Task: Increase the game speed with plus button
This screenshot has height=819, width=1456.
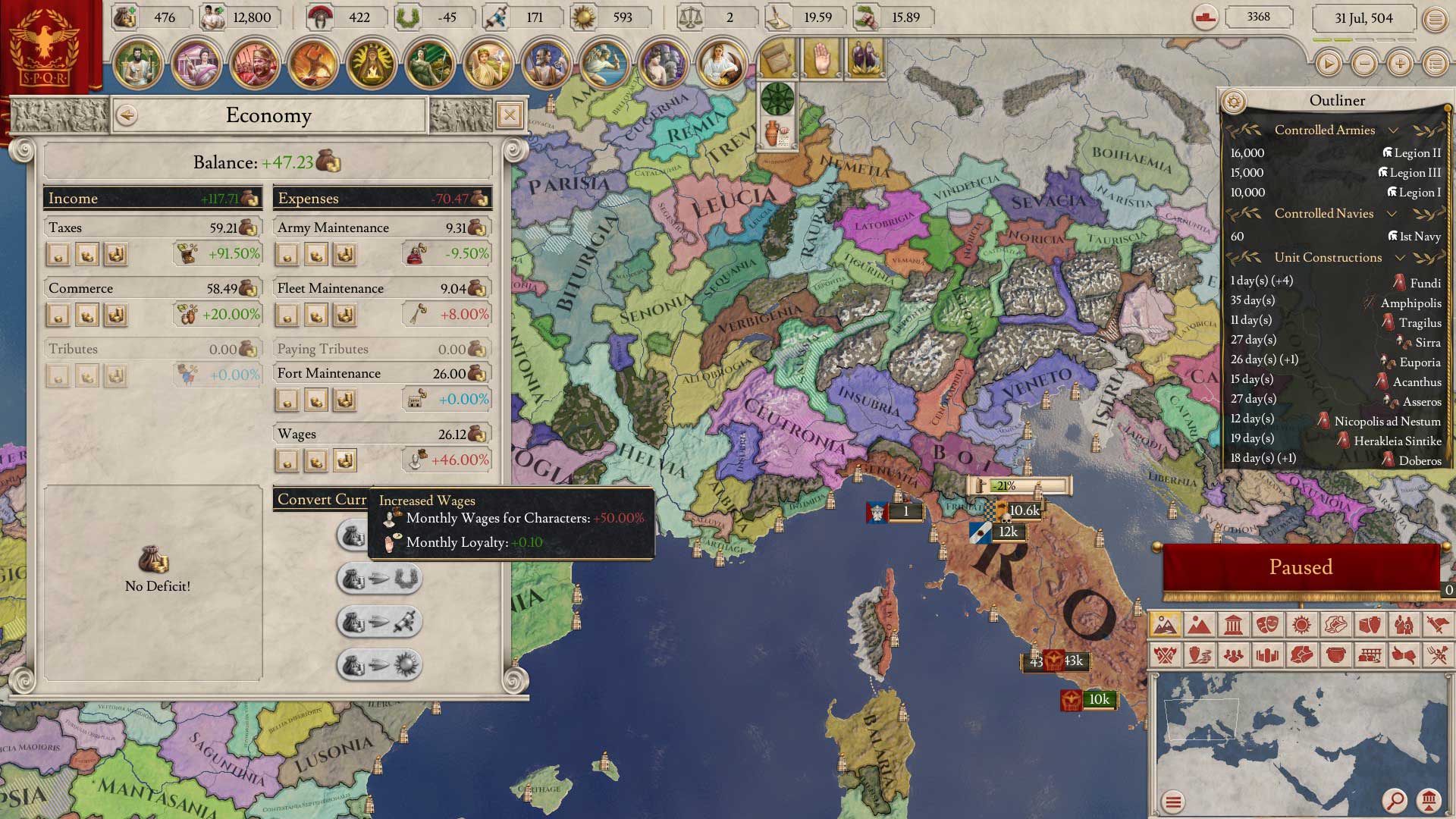Action: point(1400,64)
